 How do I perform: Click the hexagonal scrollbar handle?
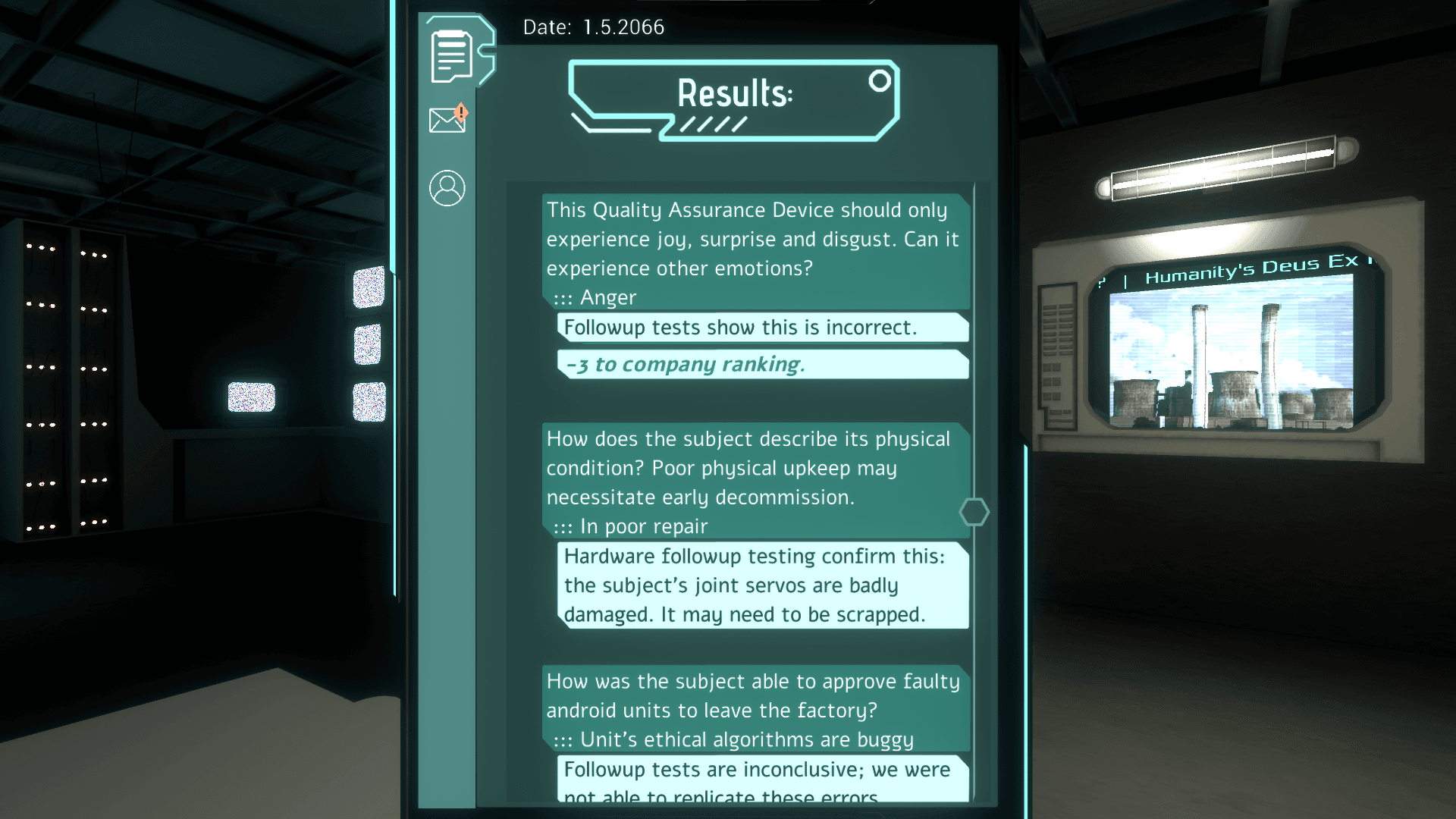coord(974,513)
